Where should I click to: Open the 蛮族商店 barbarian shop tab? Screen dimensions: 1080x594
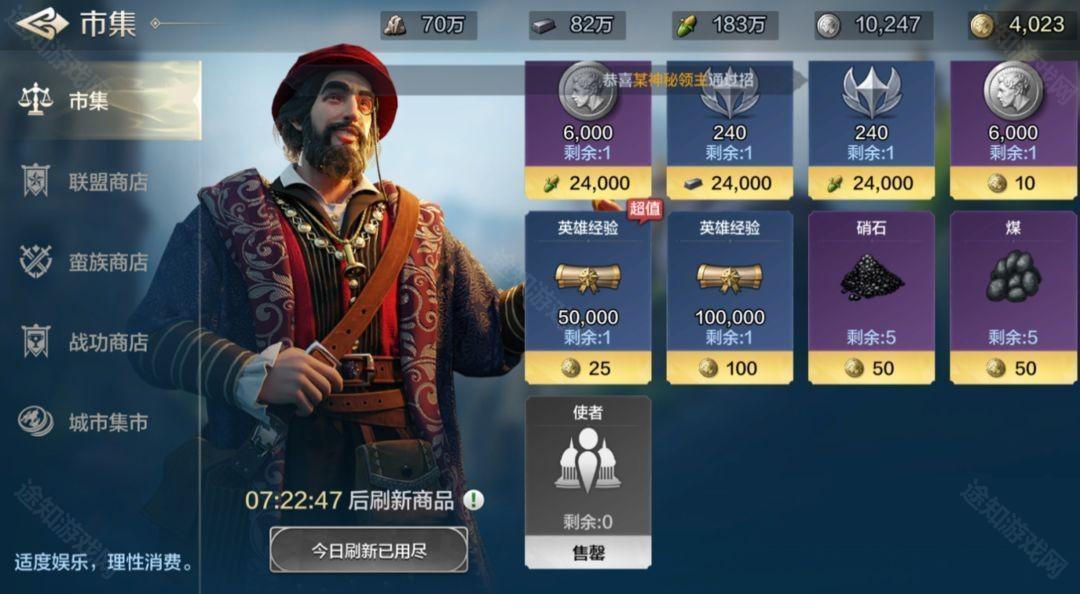[x=100, y=262]
